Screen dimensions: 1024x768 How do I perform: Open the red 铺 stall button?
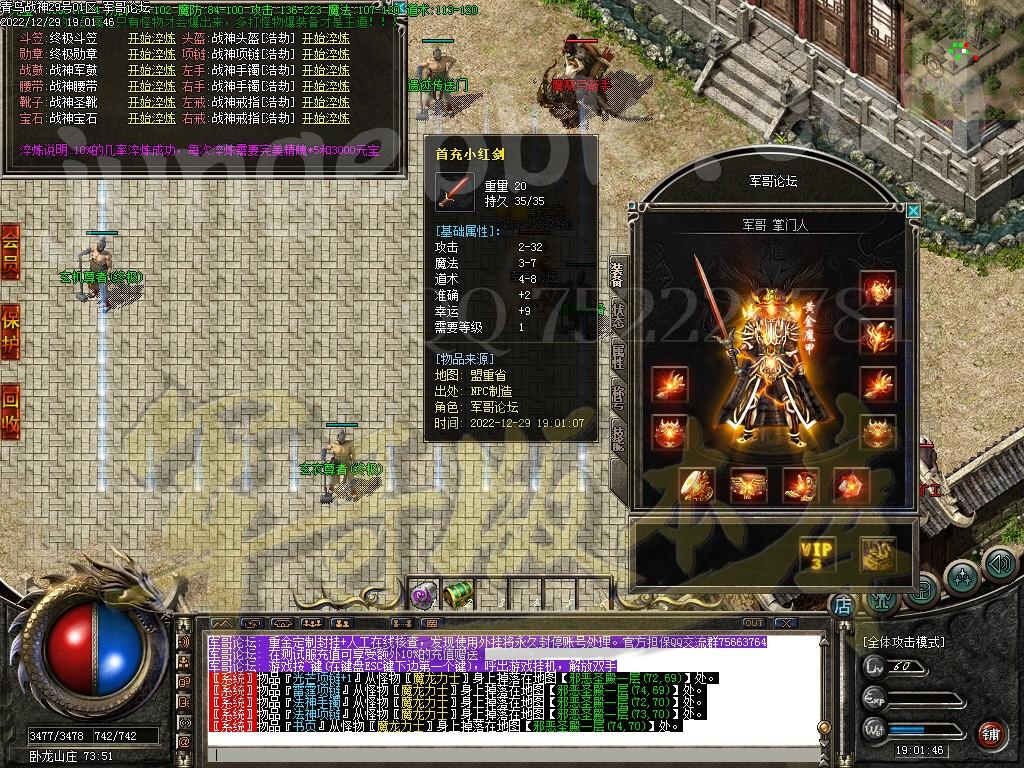(990, 733)
